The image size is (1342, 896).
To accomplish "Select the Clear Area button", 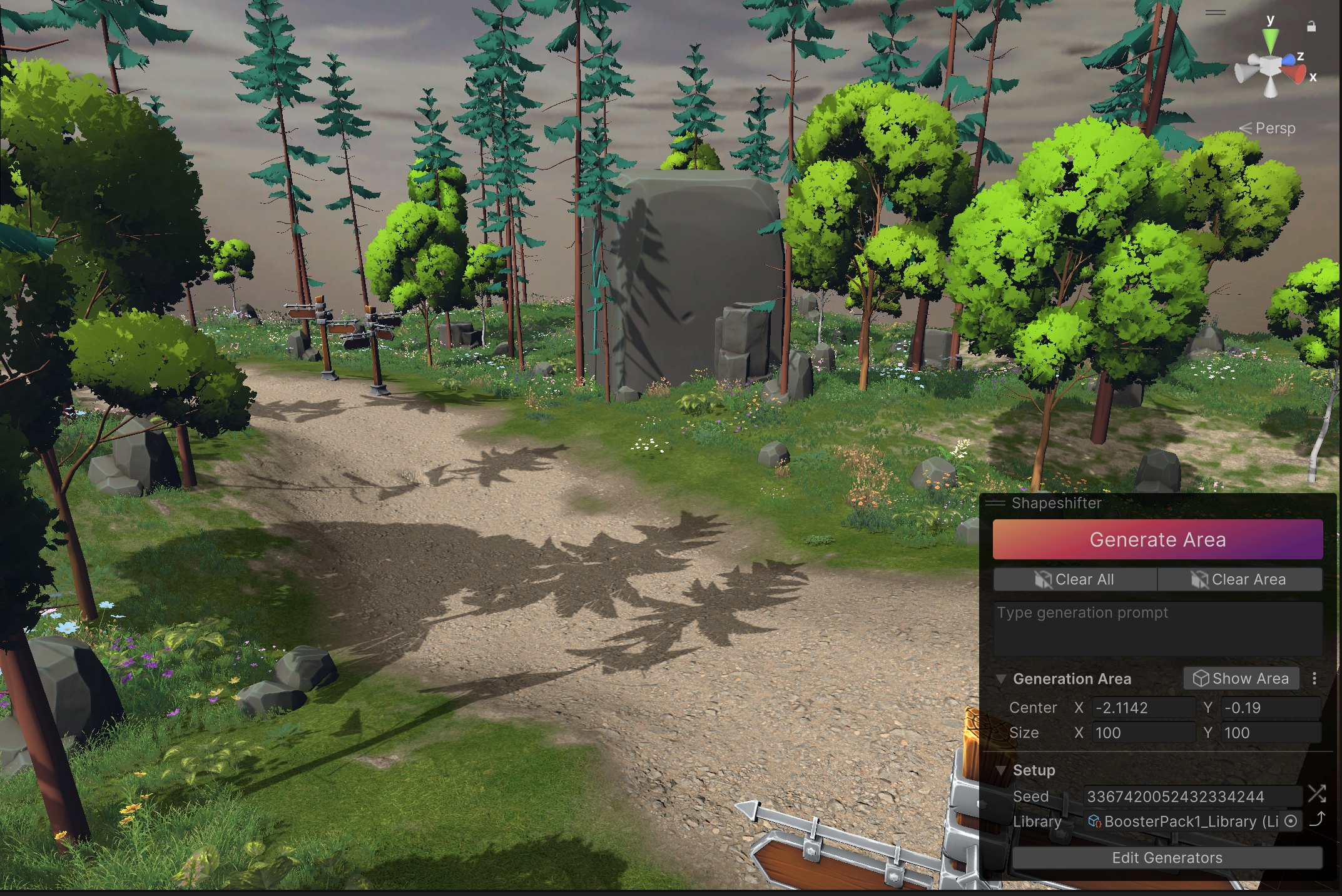I will tap(1239, 579).
